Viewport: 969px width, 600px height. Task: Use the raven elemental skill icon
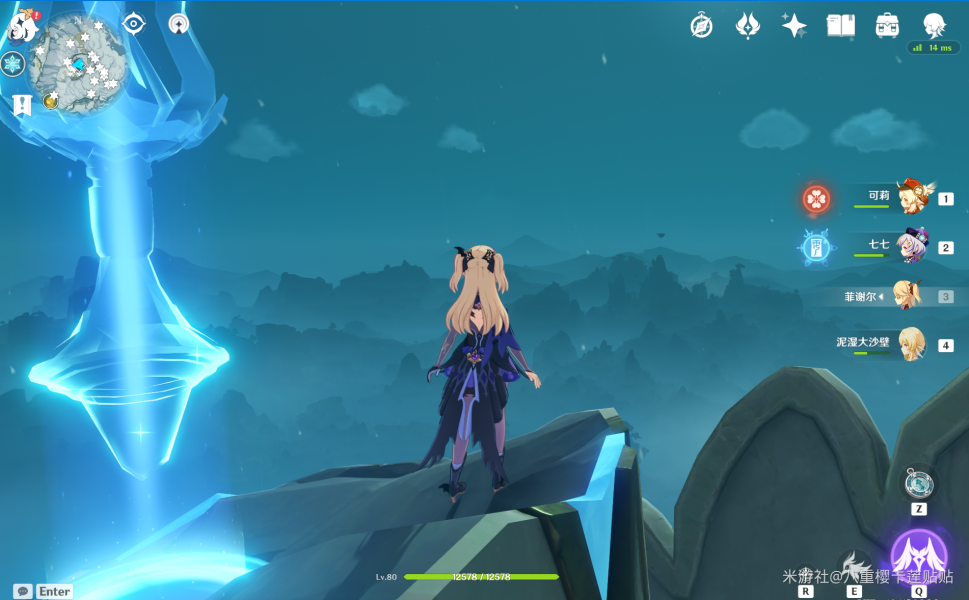855,566
